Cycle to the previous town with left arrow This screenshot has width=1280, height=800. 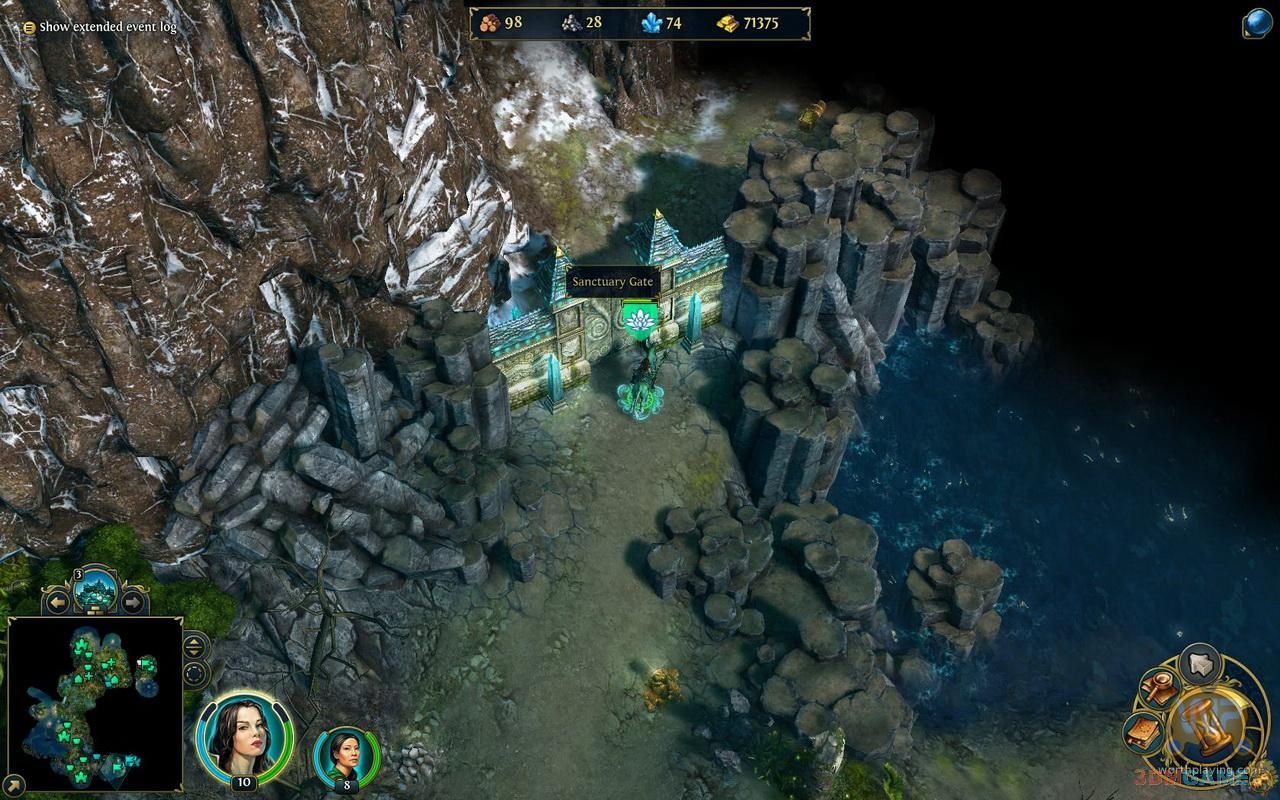59,602
